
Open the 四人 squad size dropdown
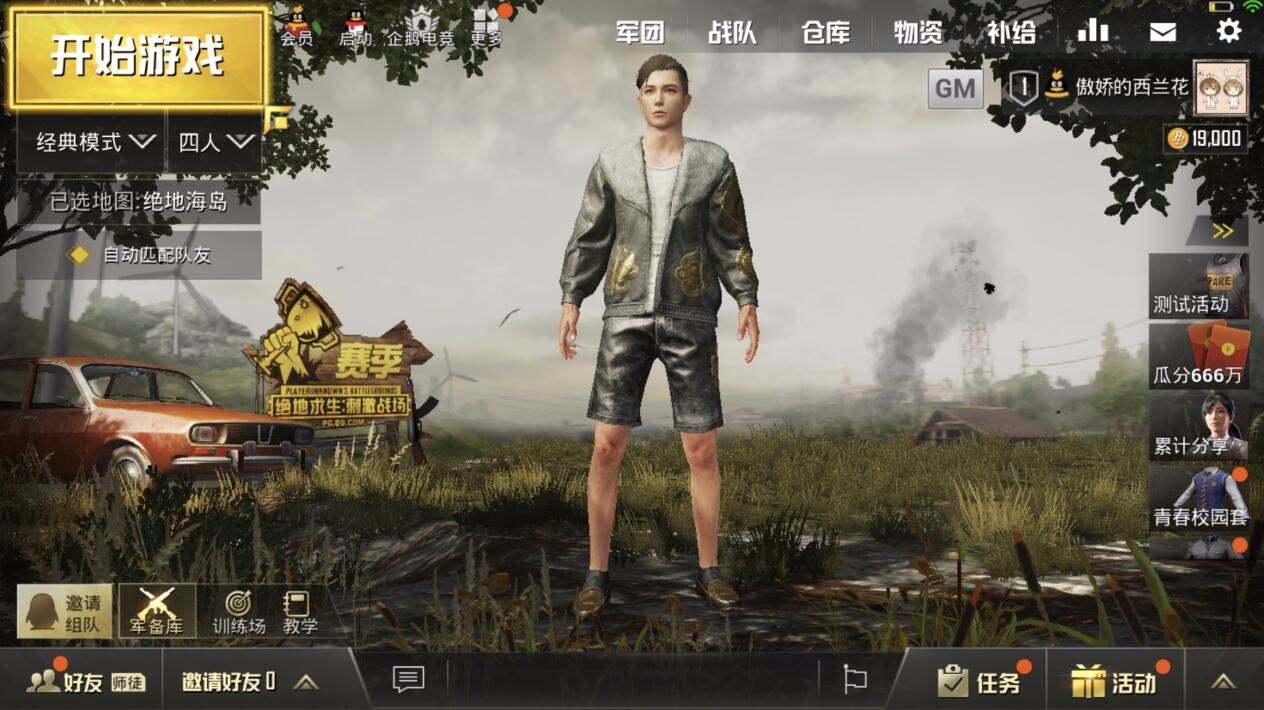click(x=215, y=142)
